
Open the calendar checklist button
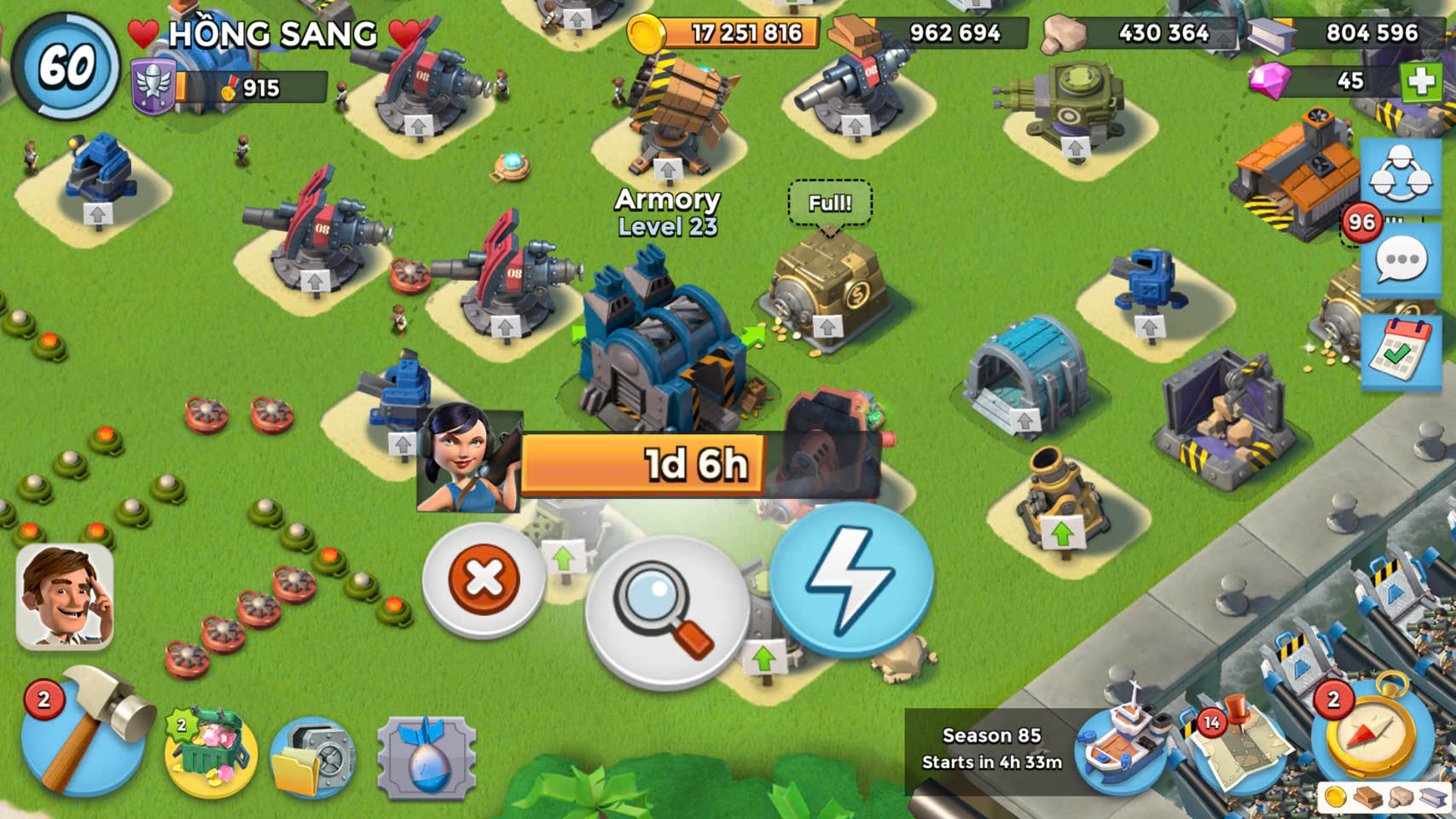point(1401,351)
